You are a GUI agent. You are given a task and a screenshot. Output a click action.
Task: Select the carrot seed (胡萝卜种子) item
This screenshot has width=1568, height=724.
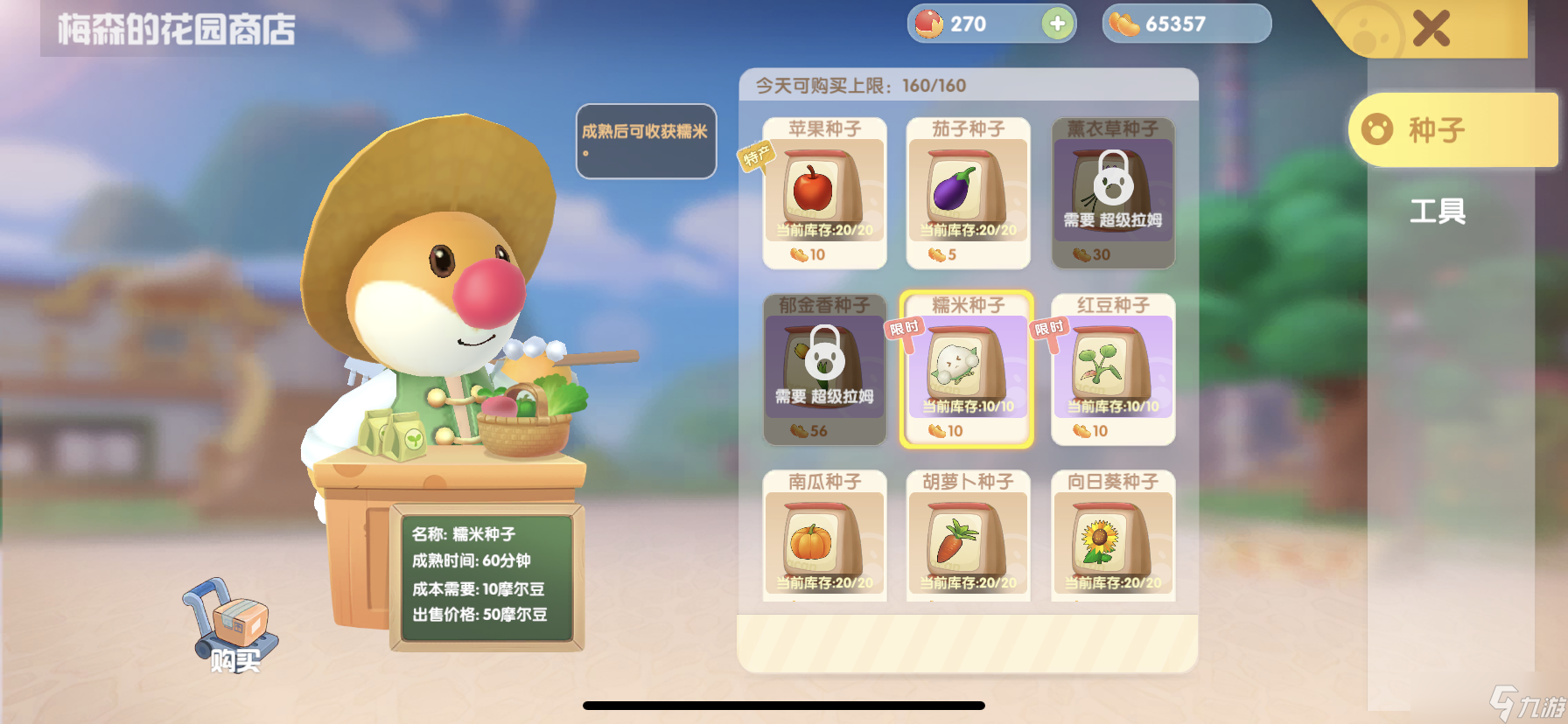[x=968, y=537]
